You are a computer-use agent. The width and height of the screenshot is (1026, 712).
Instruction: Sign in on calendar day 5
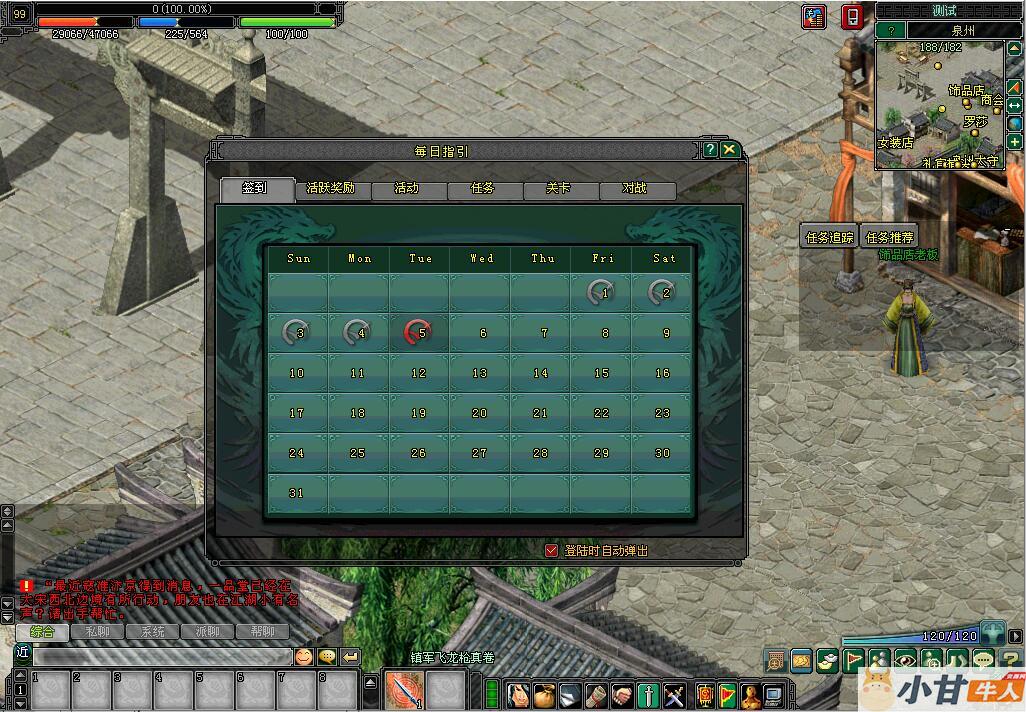click(419, 333)
